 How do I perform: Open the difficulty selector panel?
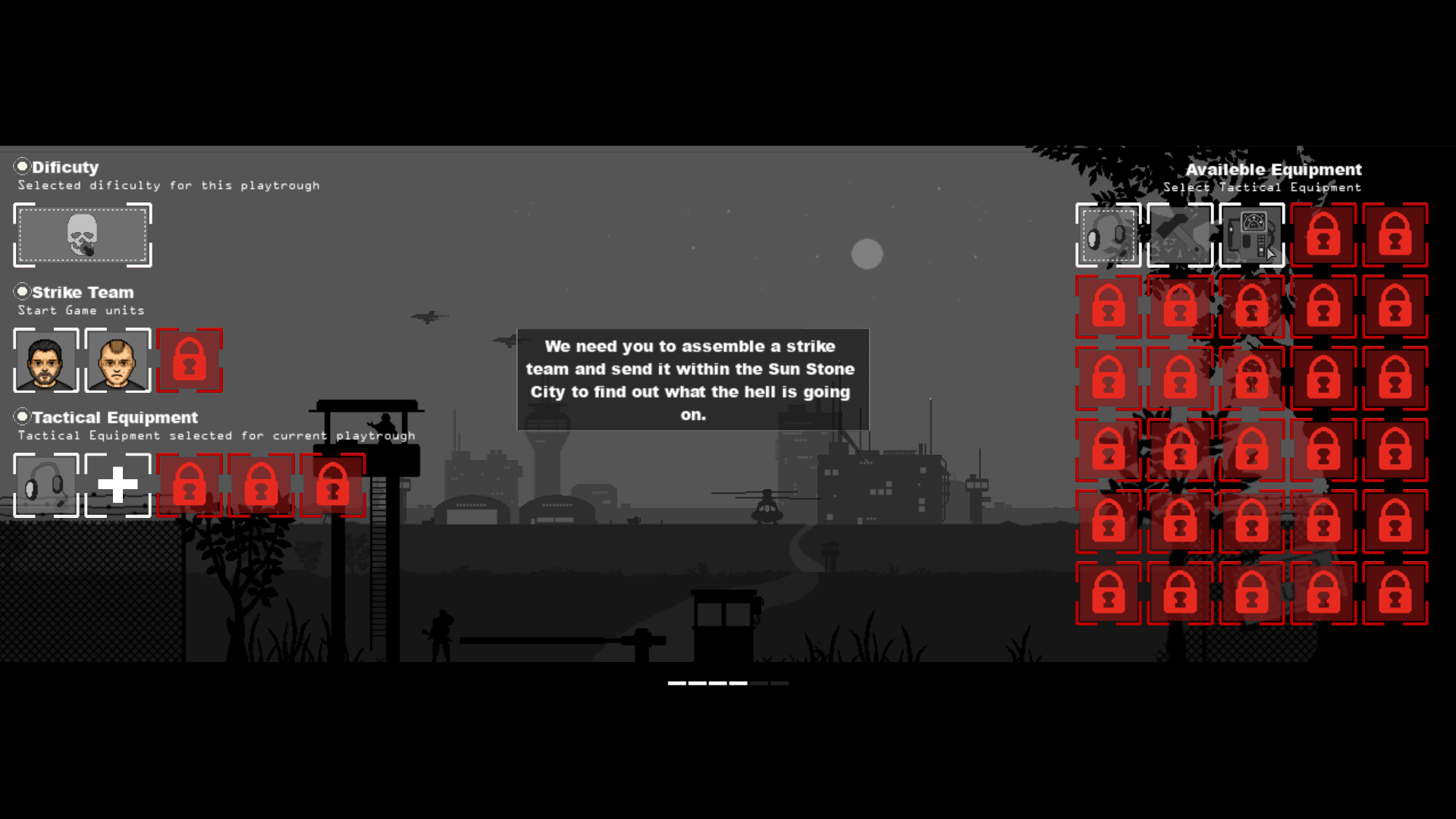(x=82, y=236)
